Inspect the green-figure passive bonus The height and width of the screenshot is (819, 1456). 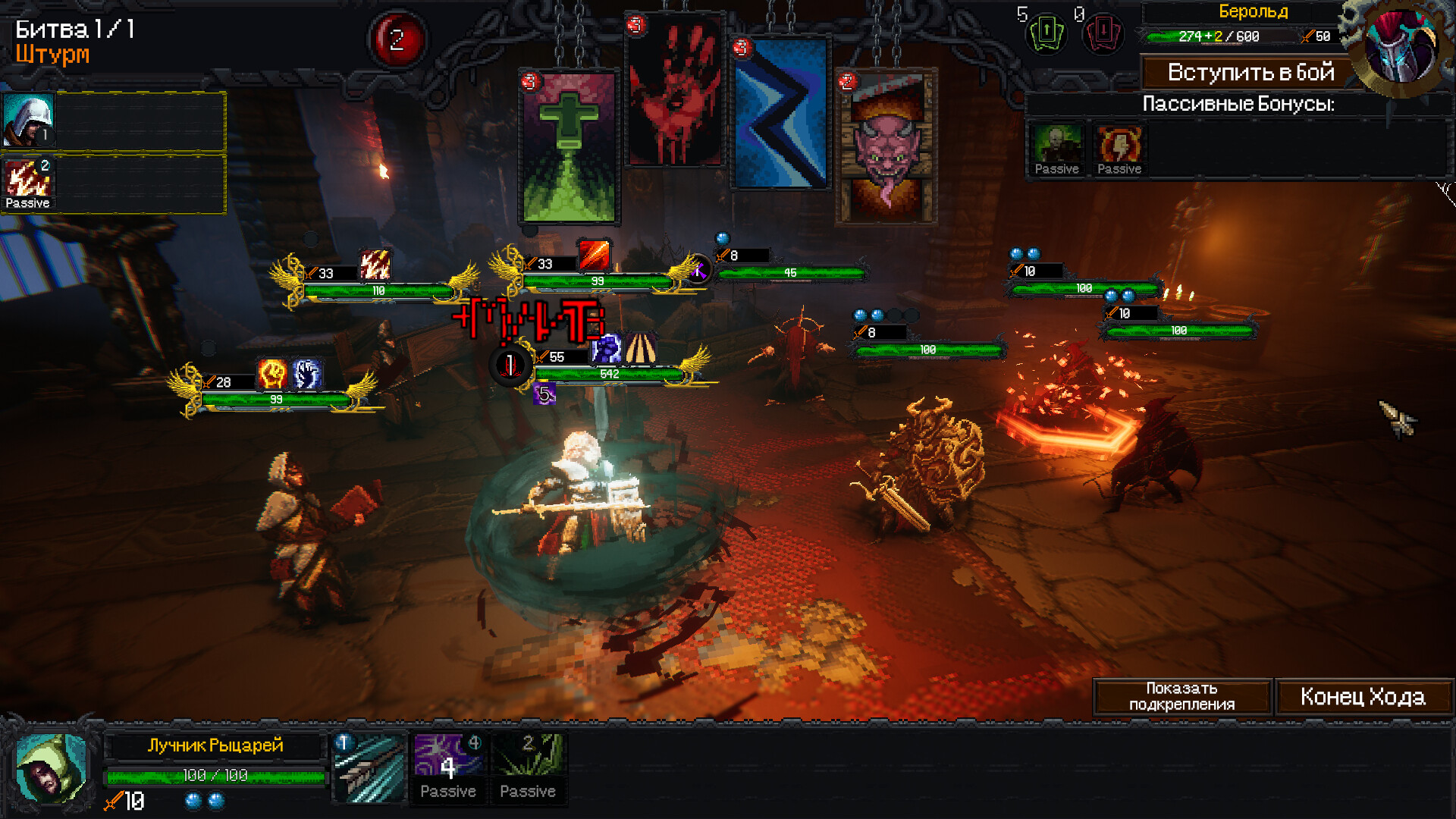click(1056, 150)
